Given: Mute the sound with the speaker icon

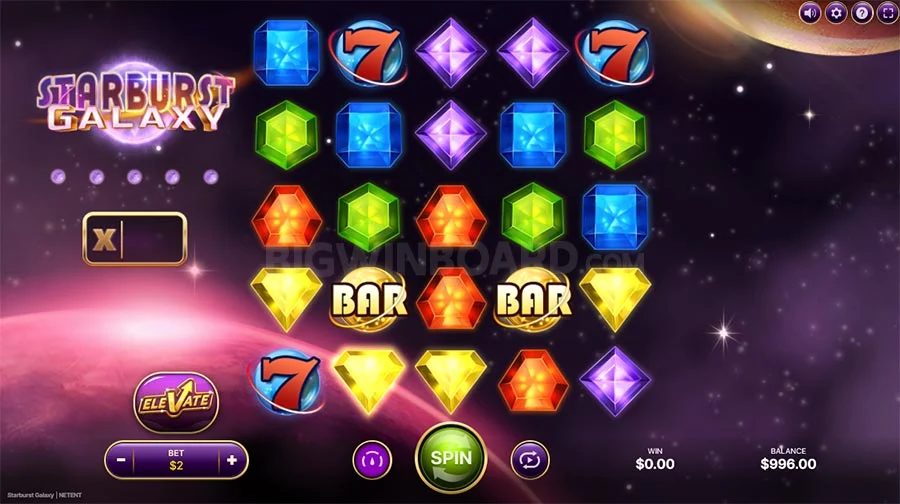Looking at the screenshot, I should [x=810, y=13].
